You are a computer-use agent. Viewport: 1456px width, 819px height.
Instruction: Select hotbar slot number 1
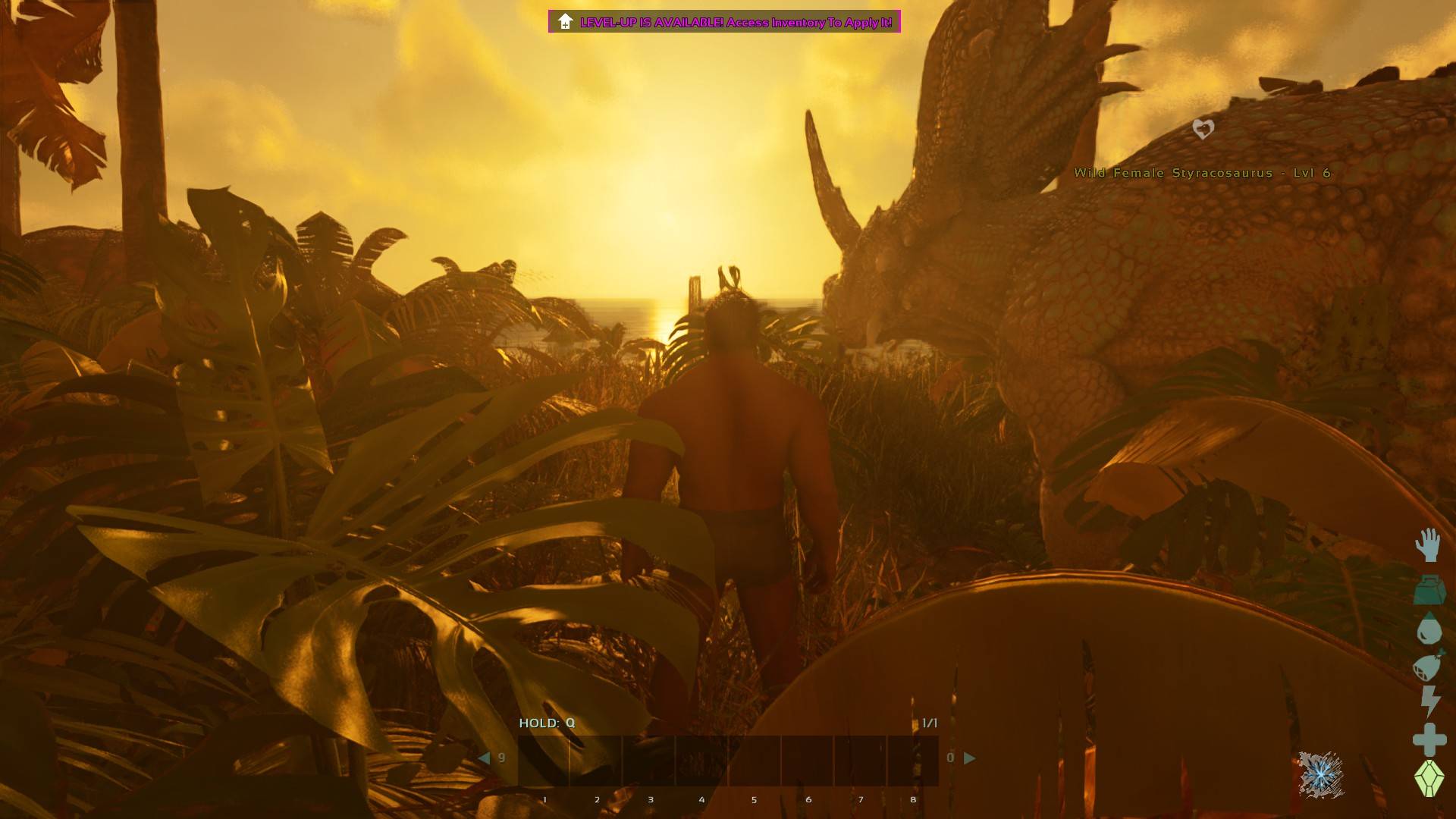click(x=544, y=761)
